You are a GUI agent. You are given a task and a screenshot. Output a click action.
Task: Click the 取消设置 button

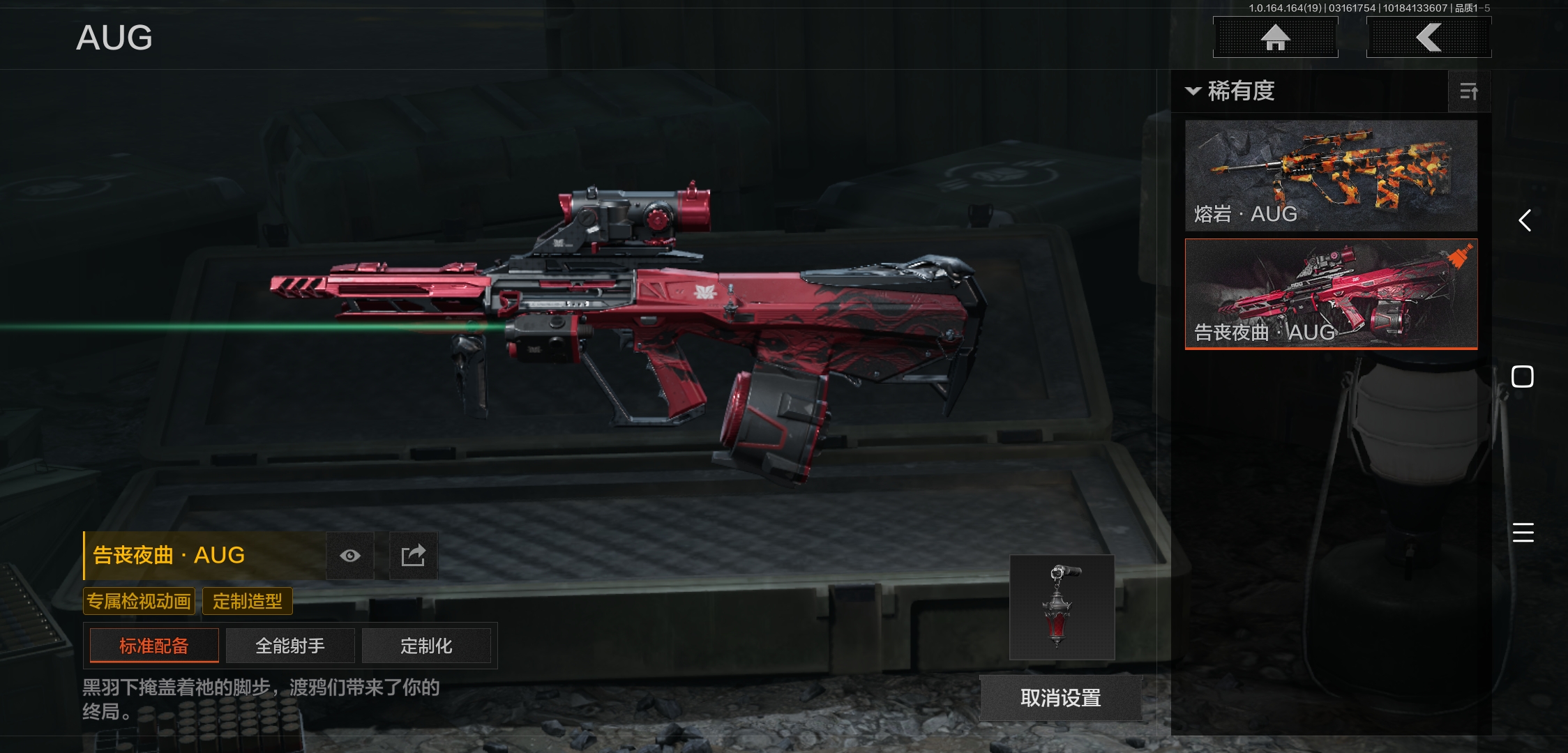[1060, 698]
